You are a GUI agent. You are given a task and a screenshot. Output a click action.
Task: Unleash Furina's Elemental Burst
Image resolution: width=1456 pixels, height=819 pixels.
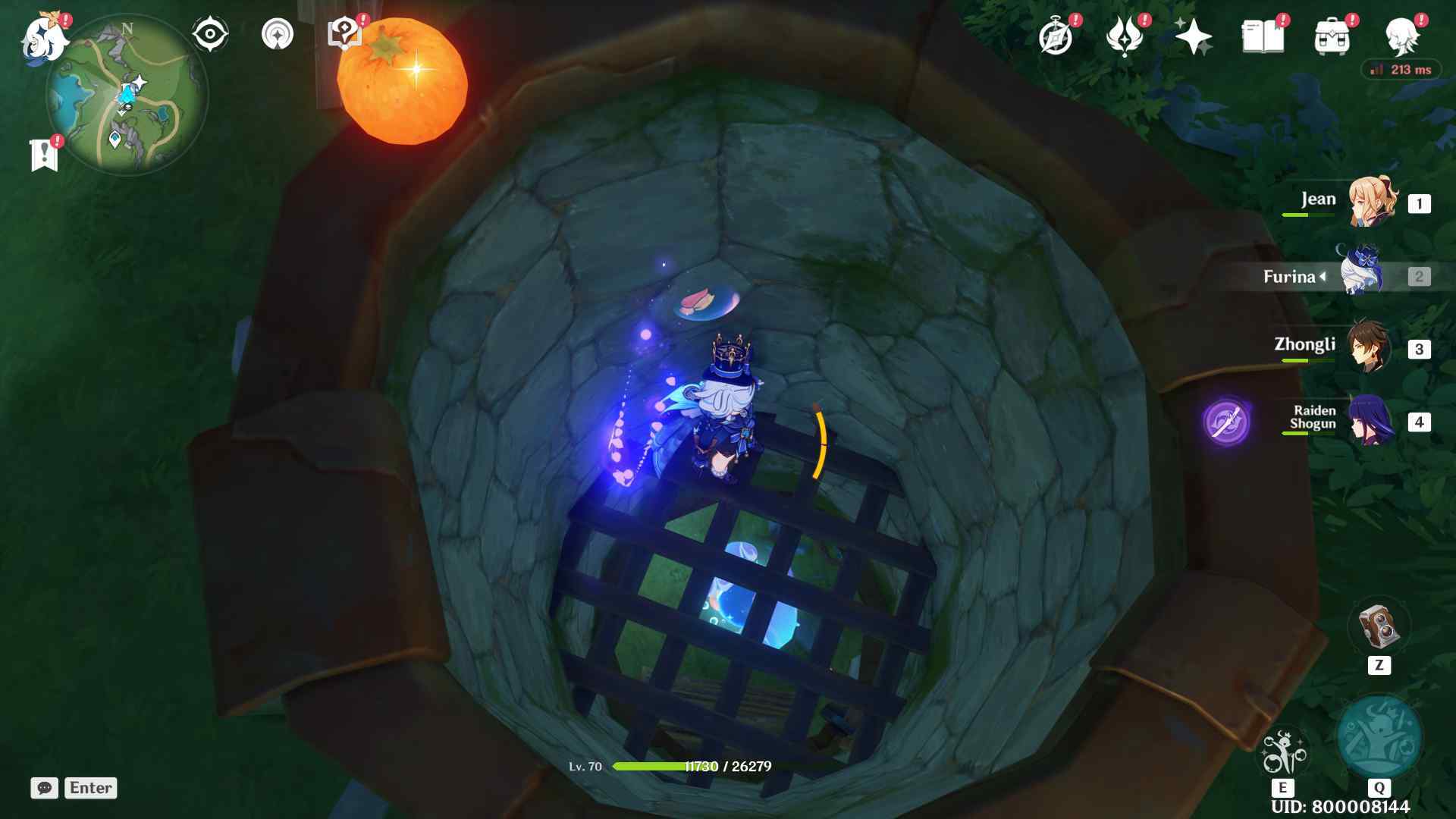(1379, 737)
